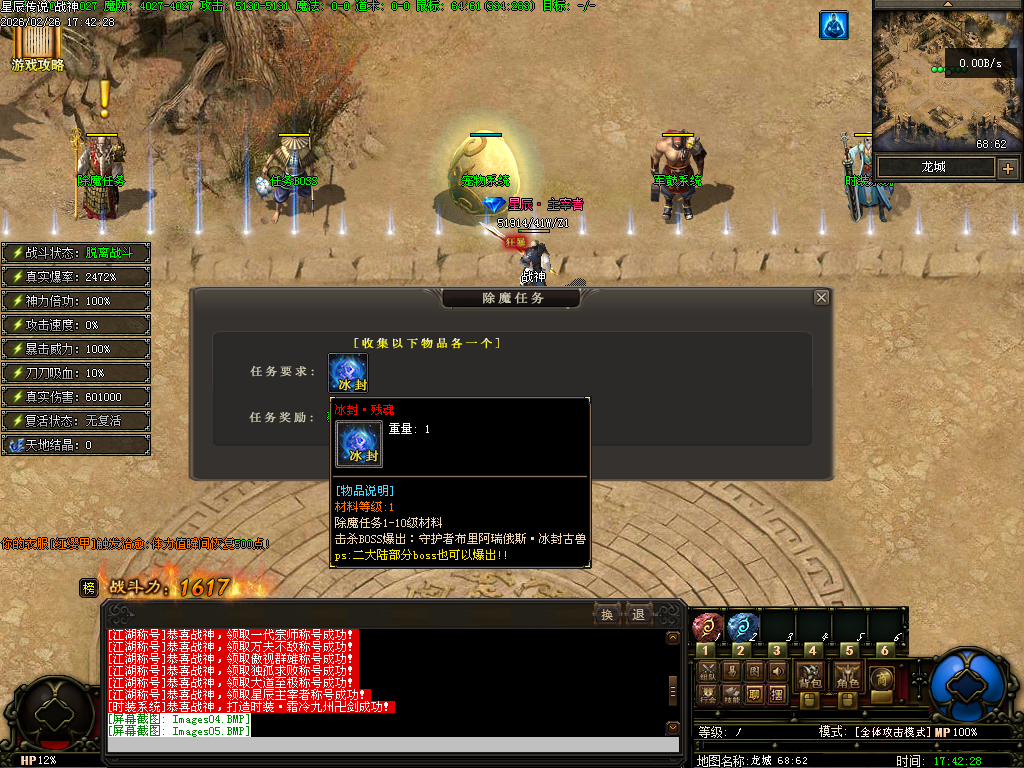This screenshot has height=768, width=1024.
Task: Open the 游戏攻略 game guide
Action: [x=37, y=48]
